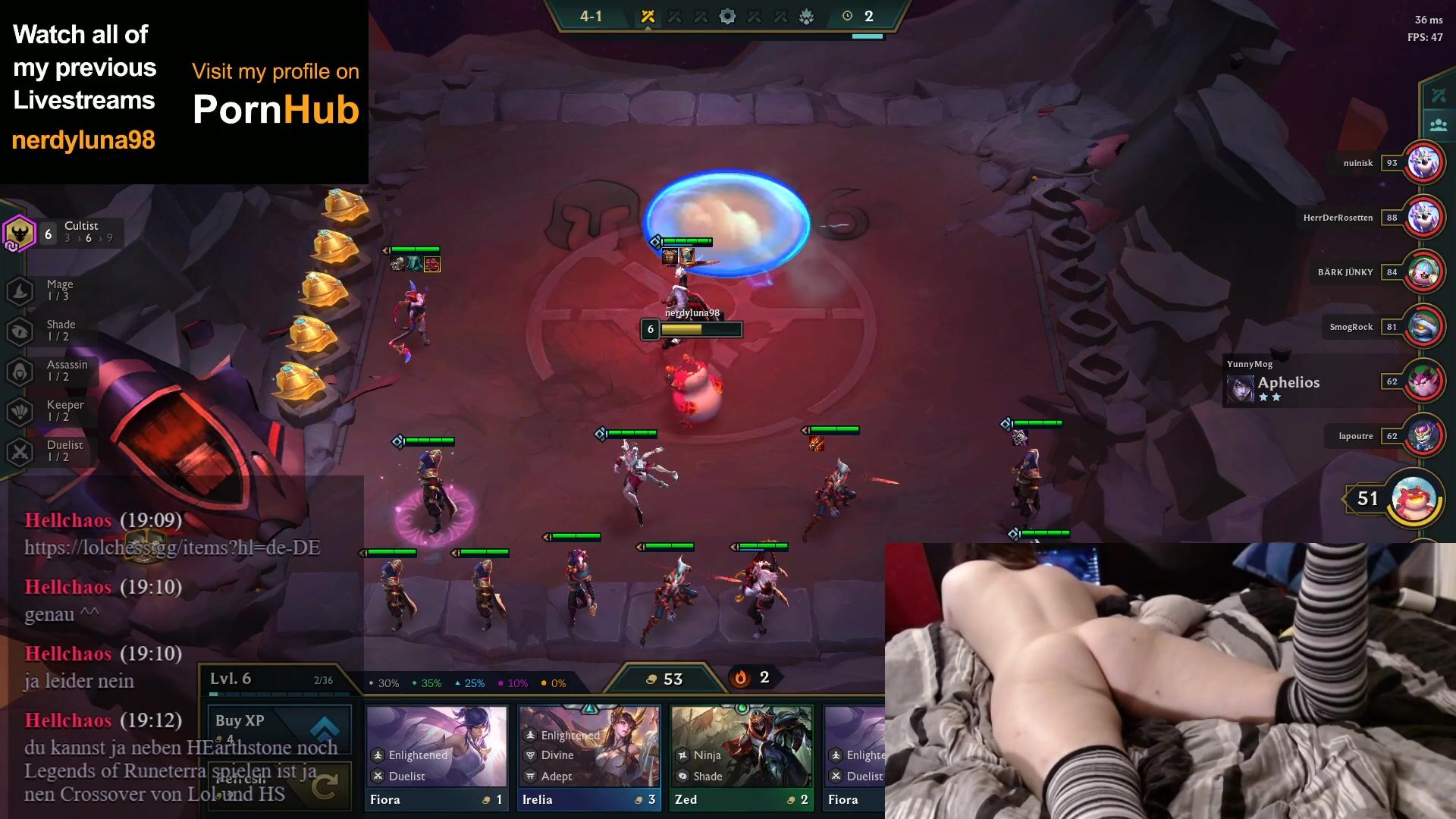This screenshot has height=819, width=1456.
Task: Open YunnyMog's board portrait
Action: tap(1423, 381)
